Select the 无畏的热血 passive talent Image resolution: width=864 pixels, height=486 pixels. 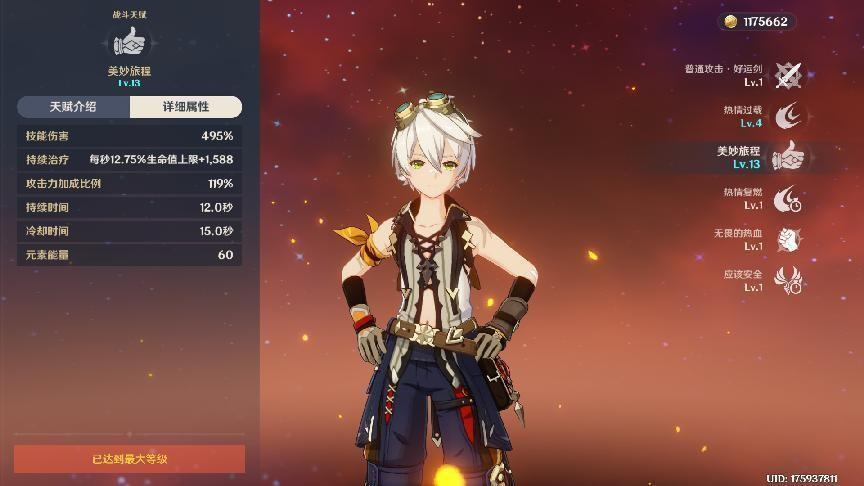(x=789, y=239)
